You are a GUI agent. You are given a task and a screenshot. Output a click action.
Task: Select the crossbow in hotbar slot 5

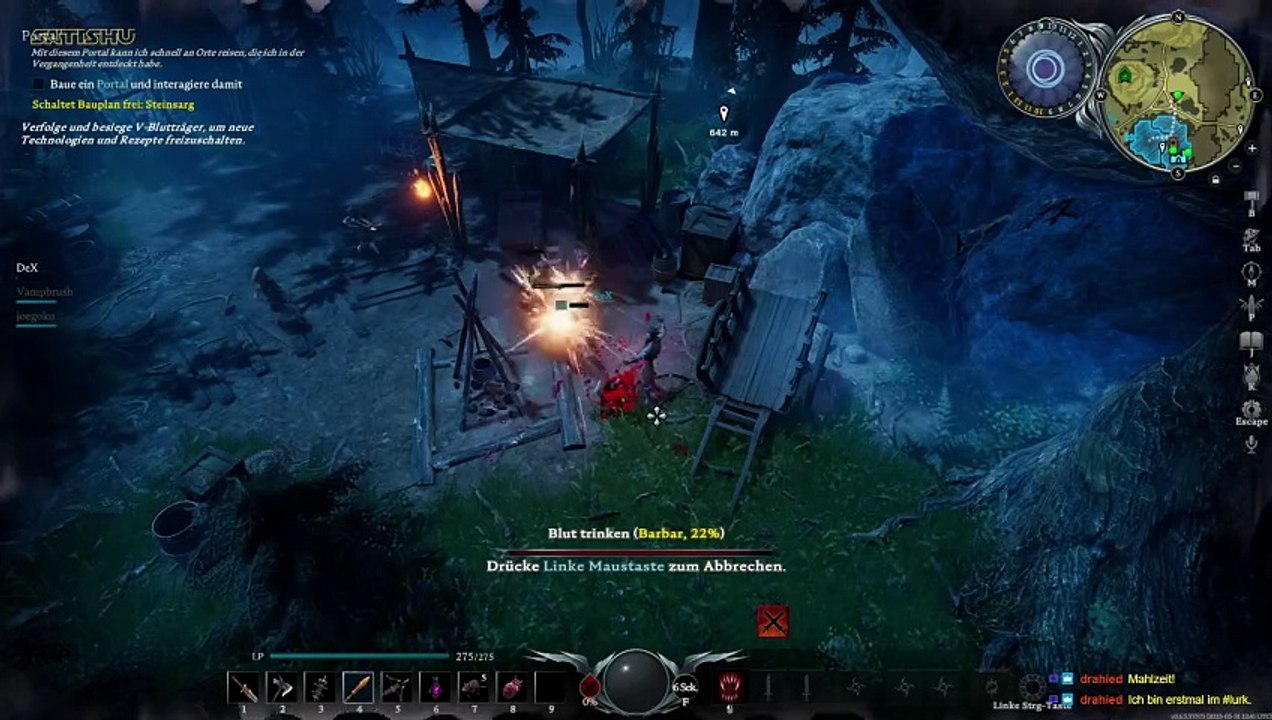tap(396, 687)
